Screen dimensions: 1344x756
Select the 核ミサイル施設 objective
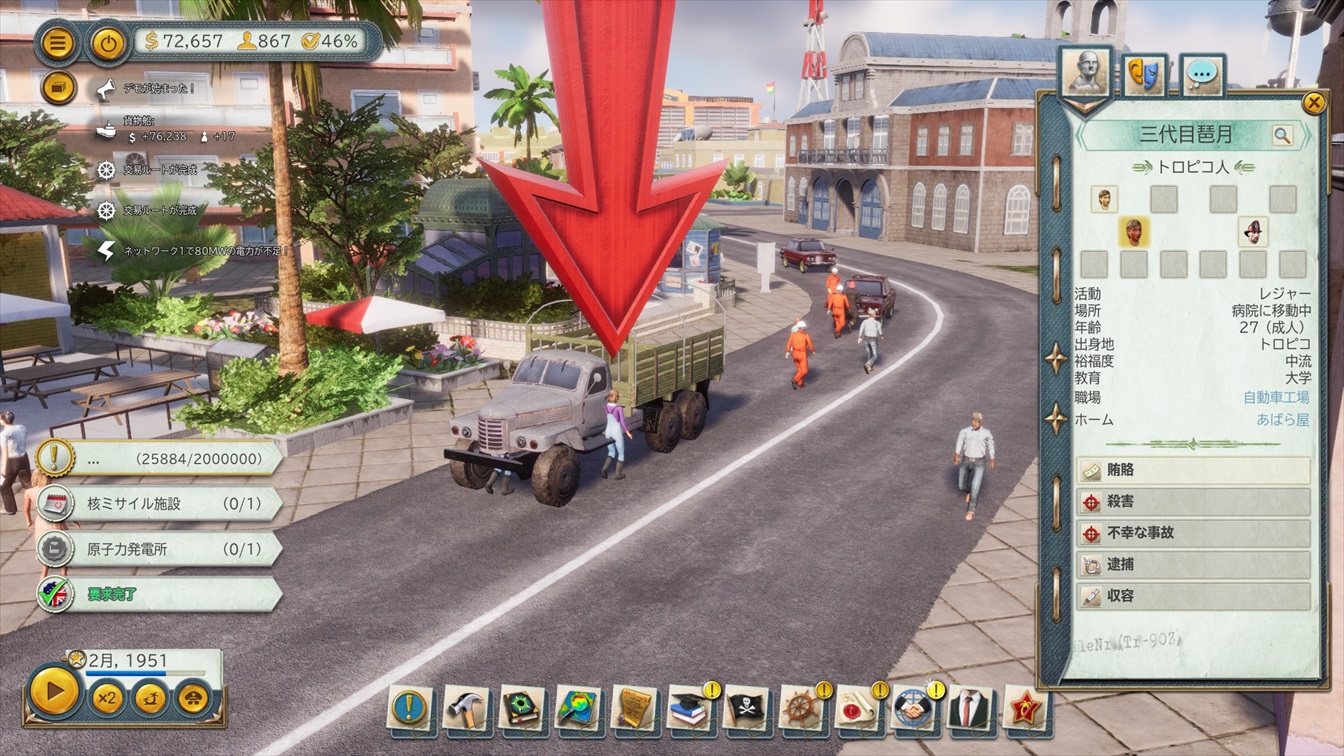click(160, 503)
